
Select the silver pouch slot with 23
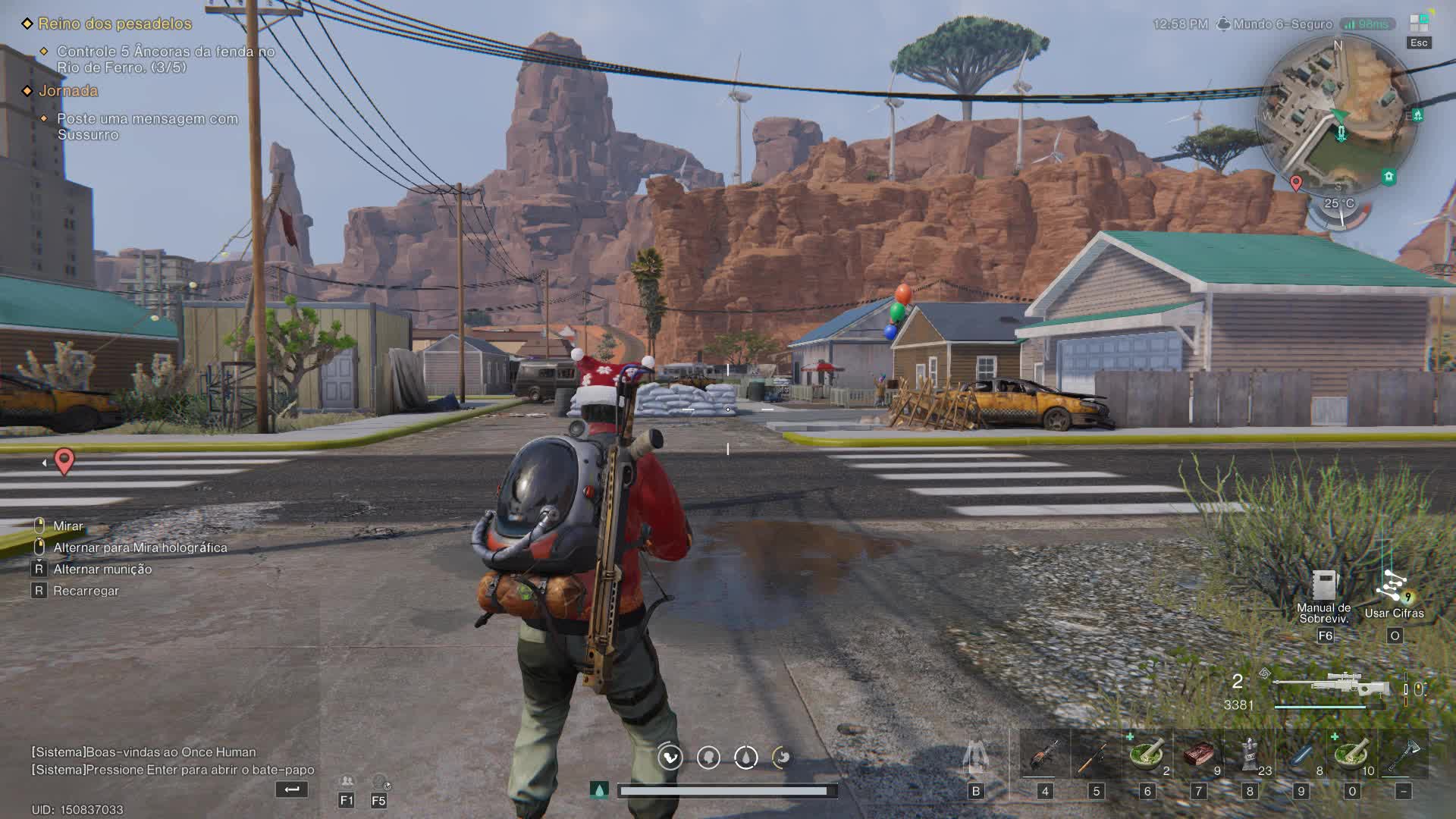[1250, 755]
